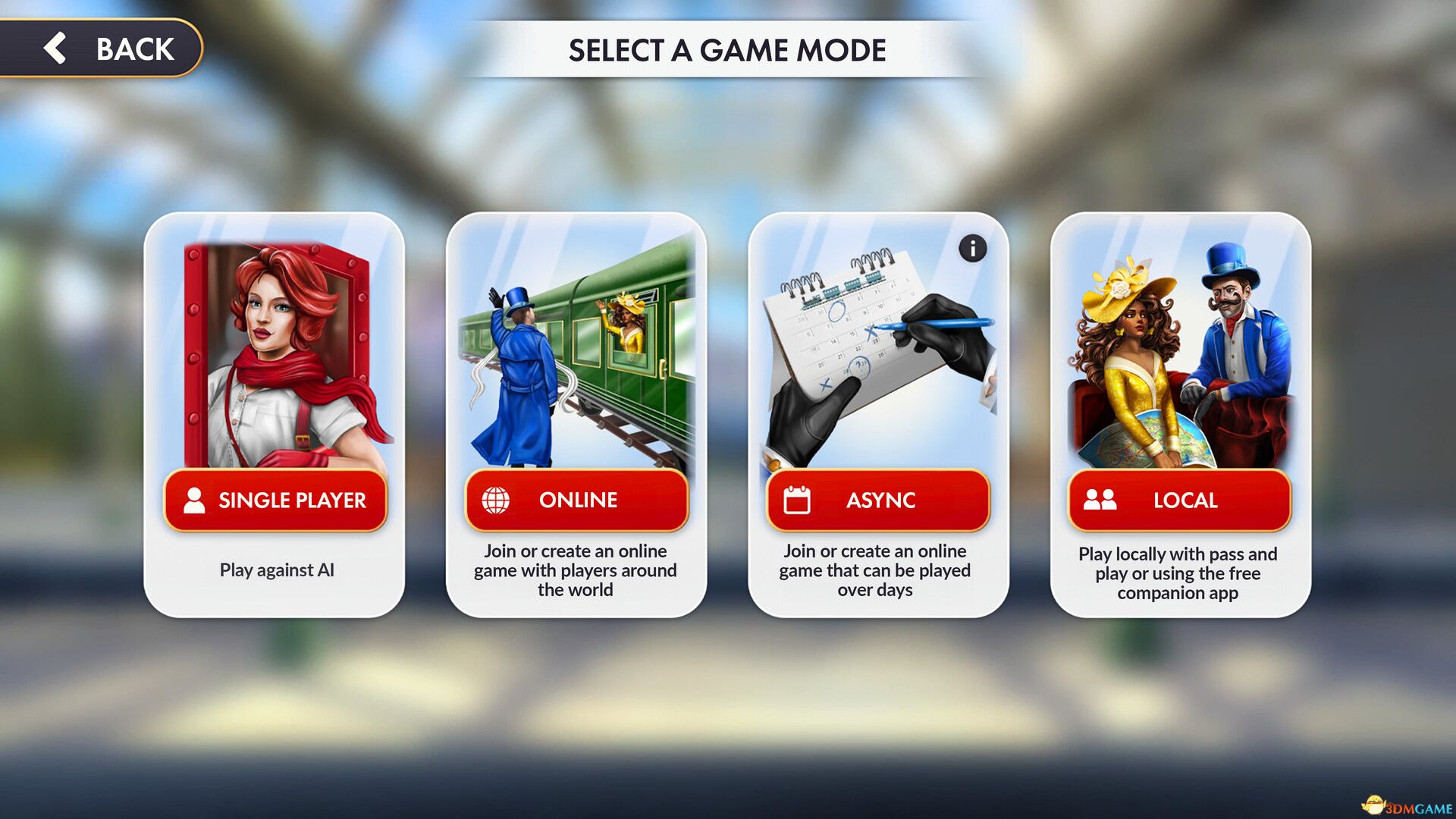
Task: Click the SELECT A GAME MODE header
Action: pos(726,51)
